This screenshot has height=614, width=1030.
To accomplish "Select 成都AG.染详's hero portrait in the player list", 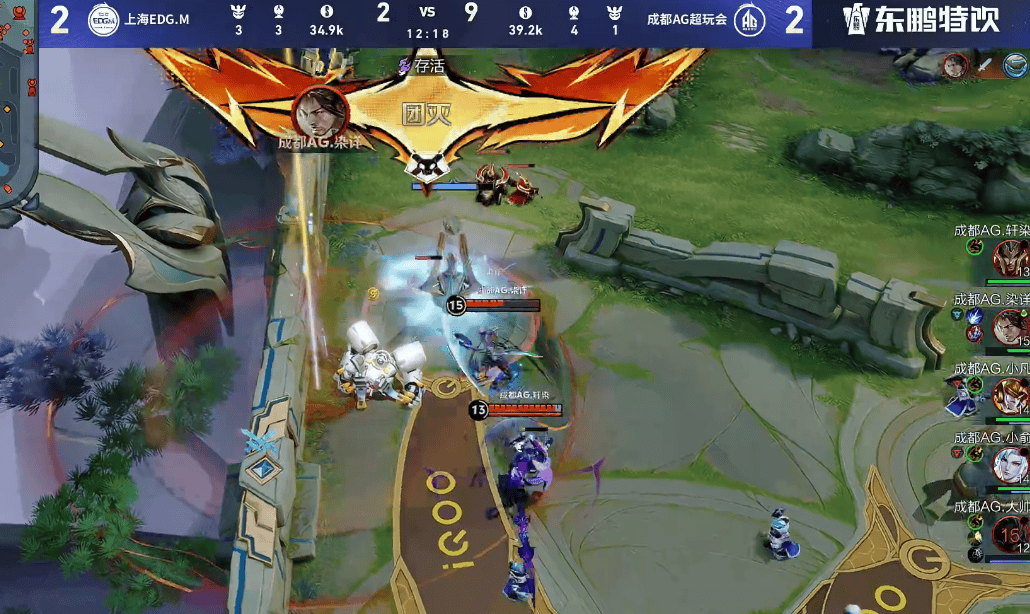I will [x=1012, y=326].
